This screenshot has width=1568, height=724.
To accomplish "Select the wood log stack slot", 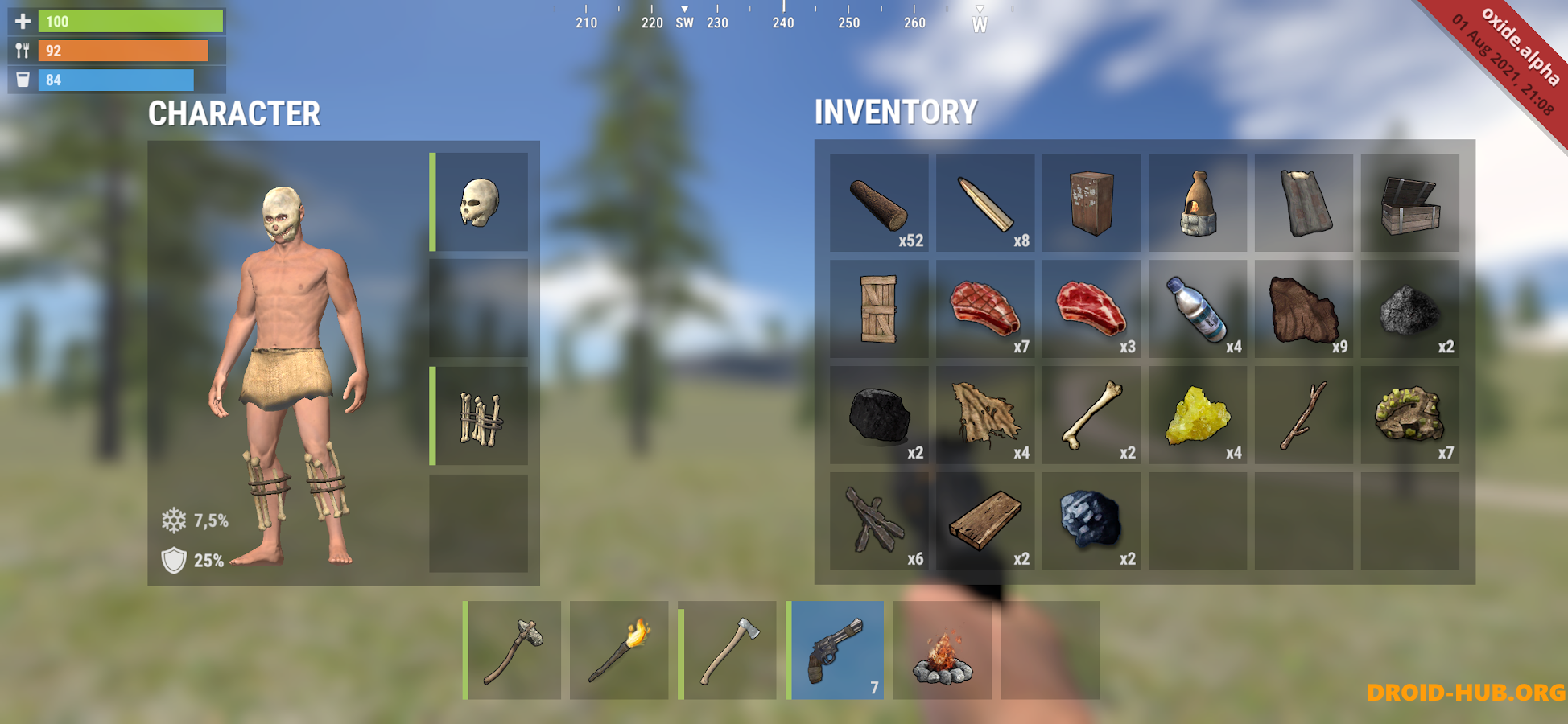I will [x=879, y=204].
